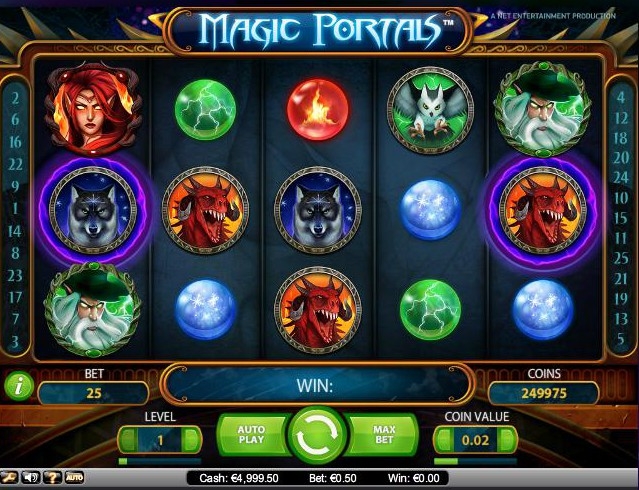Screen dimensions: 639x490
Task: Highlight payline number 16
Action: (15, 142)
